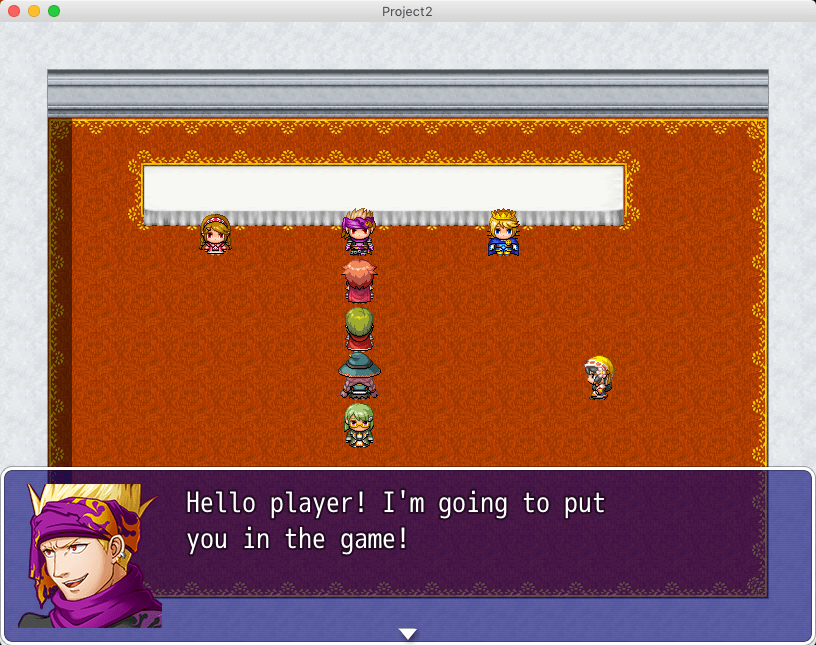Maximize the window with green button
This screenshot has width=816, height=645.
point(54,11)
